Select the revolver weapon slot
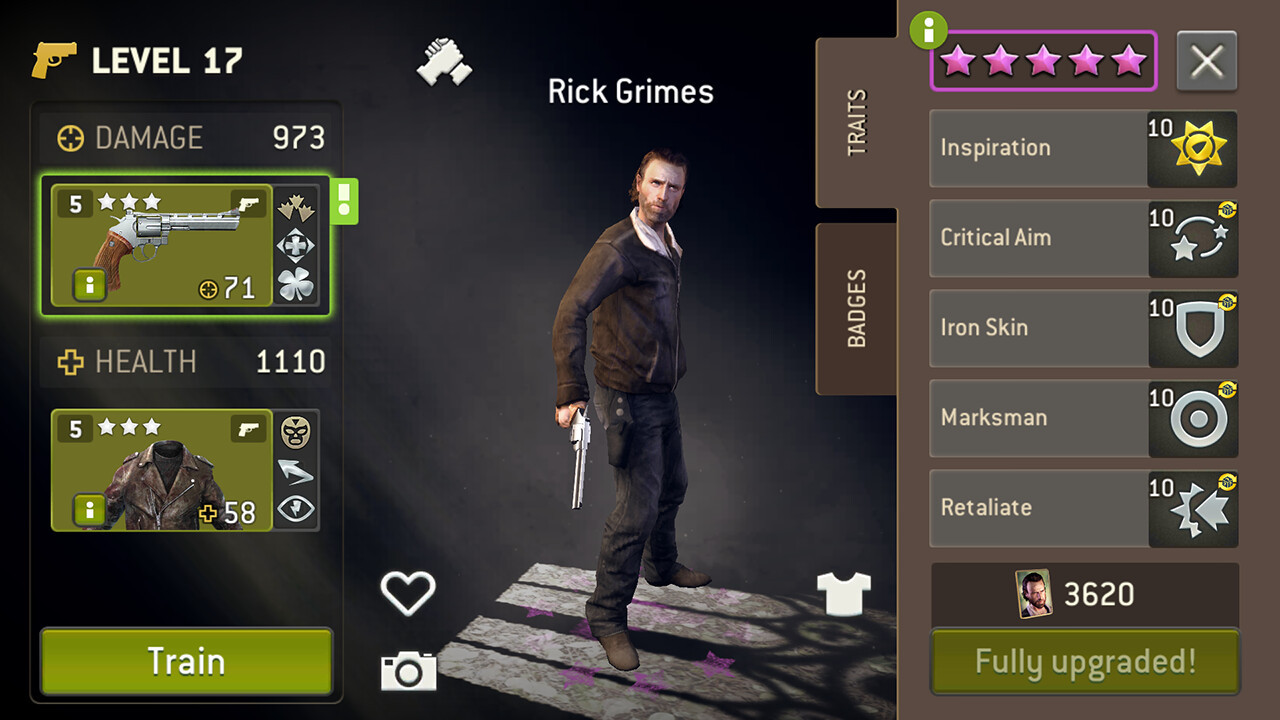The height and width of the screenshot is (720, 1280). pyautogui.click(x=162, y=245)
